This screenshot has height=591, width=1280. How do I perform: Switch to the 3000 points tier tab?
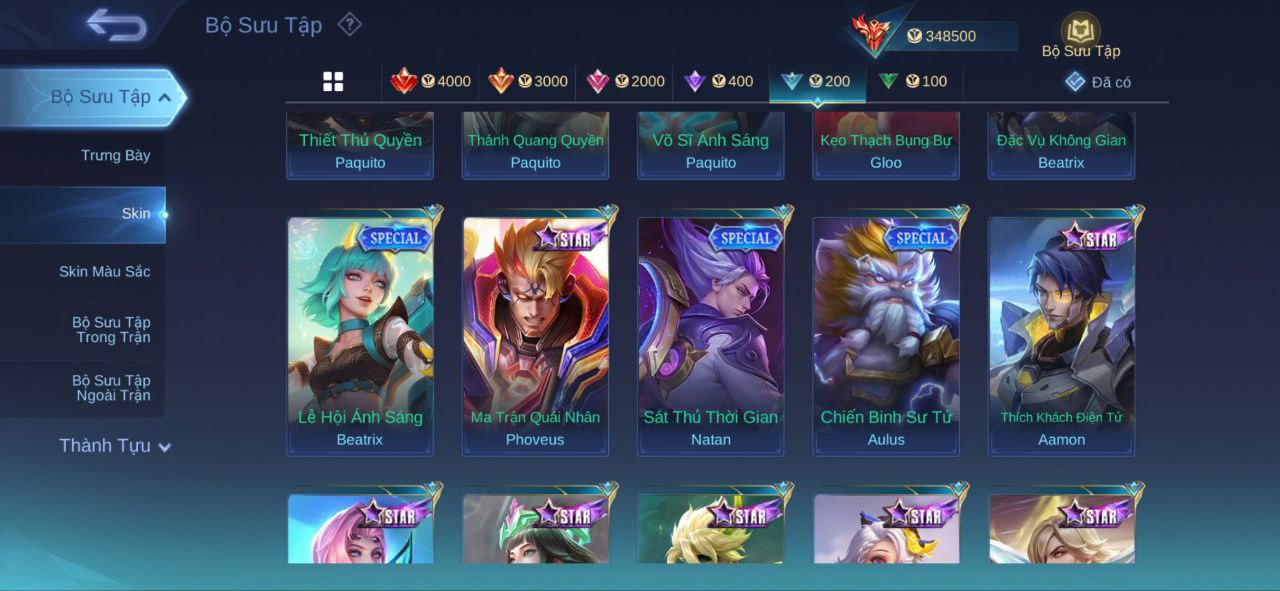pyautogui.click(x=528, y=81)
